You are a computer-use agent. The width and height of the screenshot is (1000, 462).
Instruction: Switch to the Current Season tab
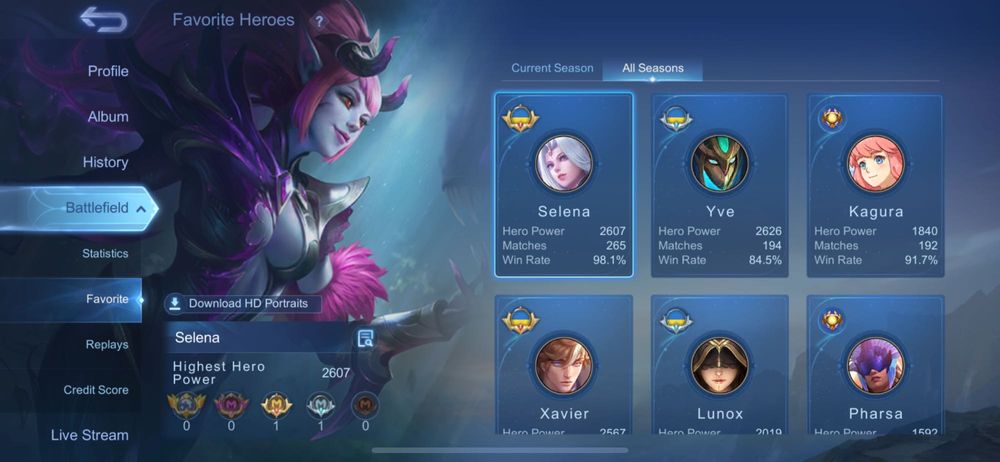(552, 68)
